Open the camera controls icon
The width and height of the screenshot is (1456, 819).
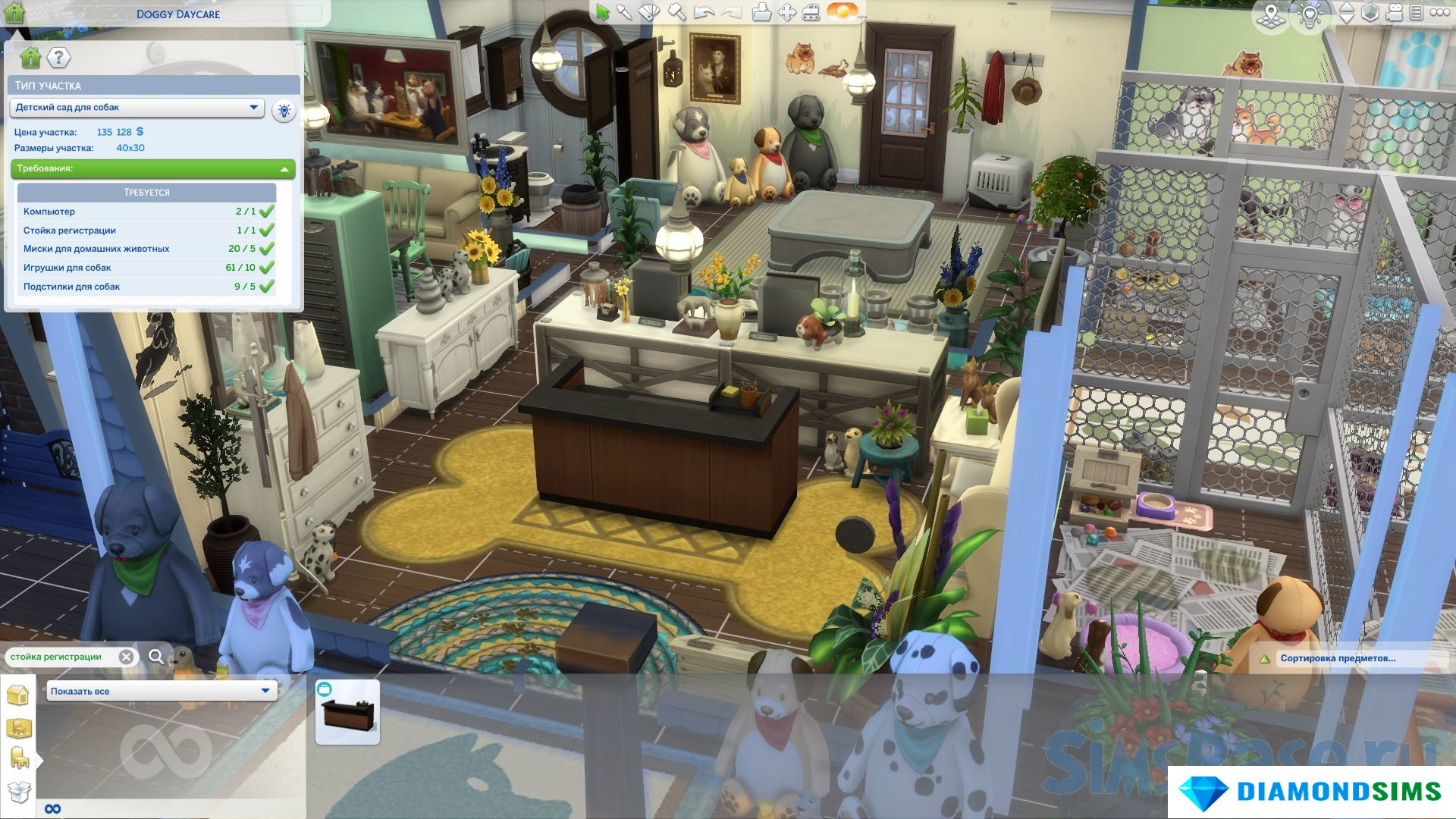point(1394,13)
